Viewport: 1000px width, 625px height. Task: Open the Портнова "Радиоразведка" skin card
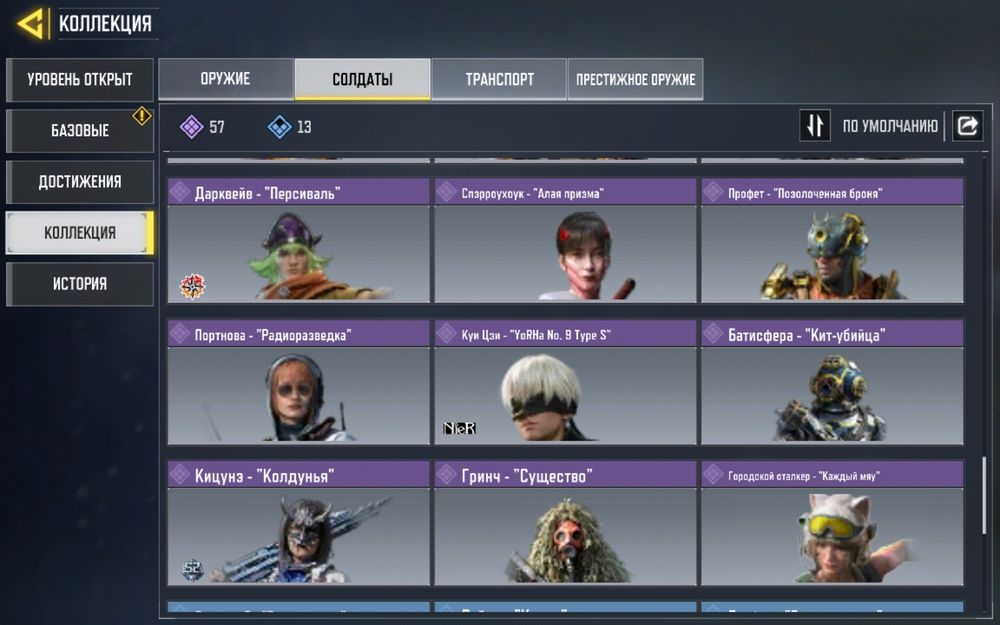click(x=298, y=383)
